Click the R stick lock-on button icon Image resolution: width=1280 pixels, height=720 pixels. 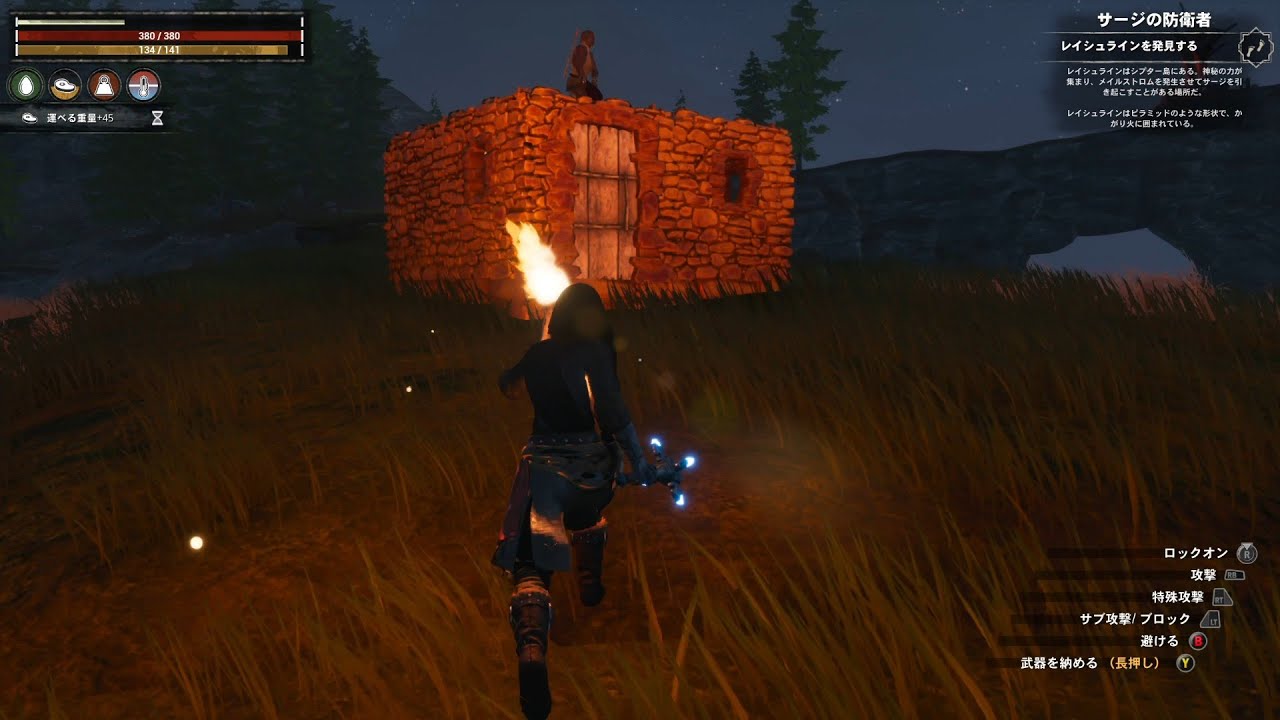pyautogui.click(x=1245, y=554)
